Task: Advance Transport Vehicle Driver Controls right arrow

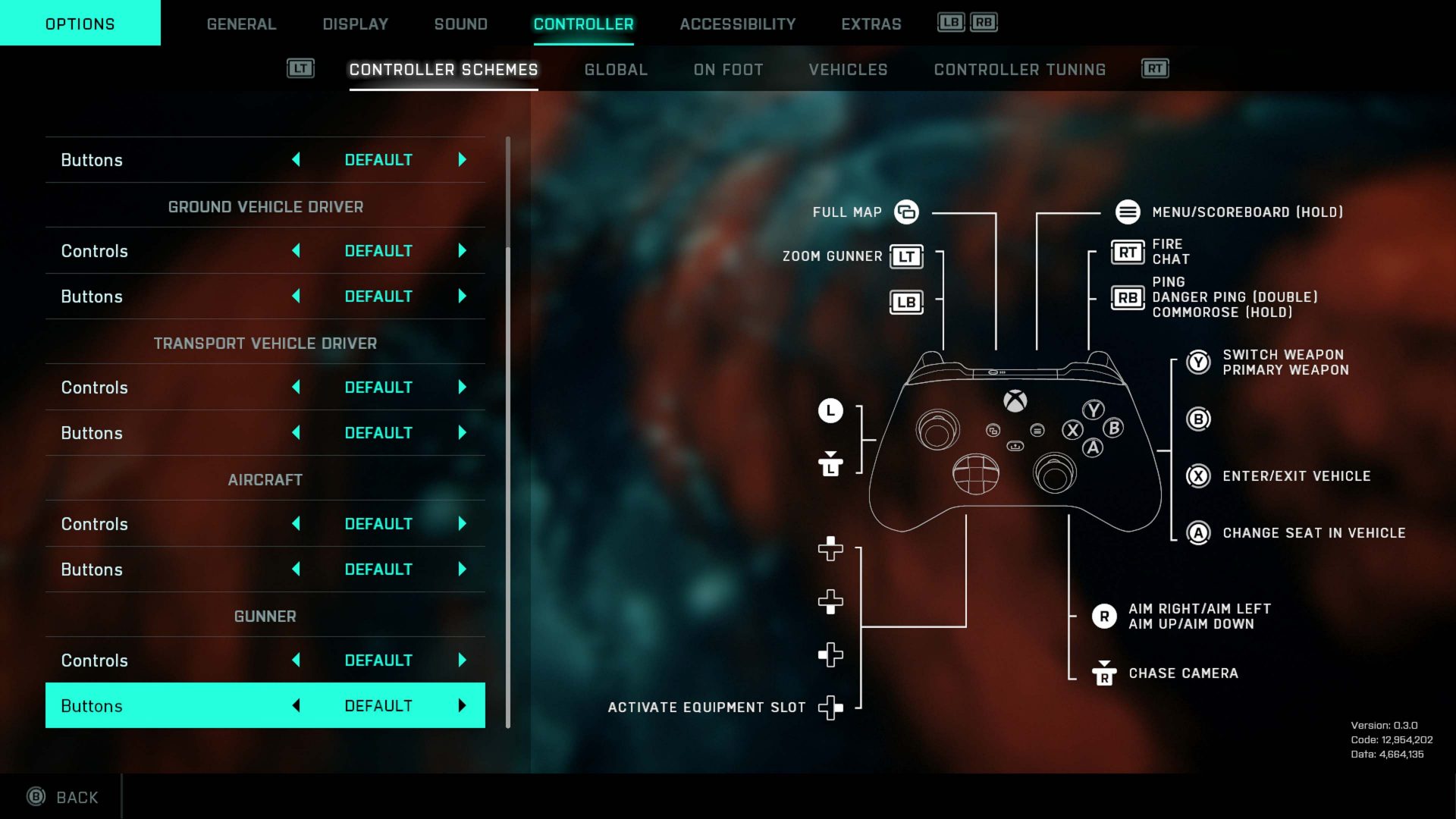Action: pyautogui.click(x=463, y=388)
